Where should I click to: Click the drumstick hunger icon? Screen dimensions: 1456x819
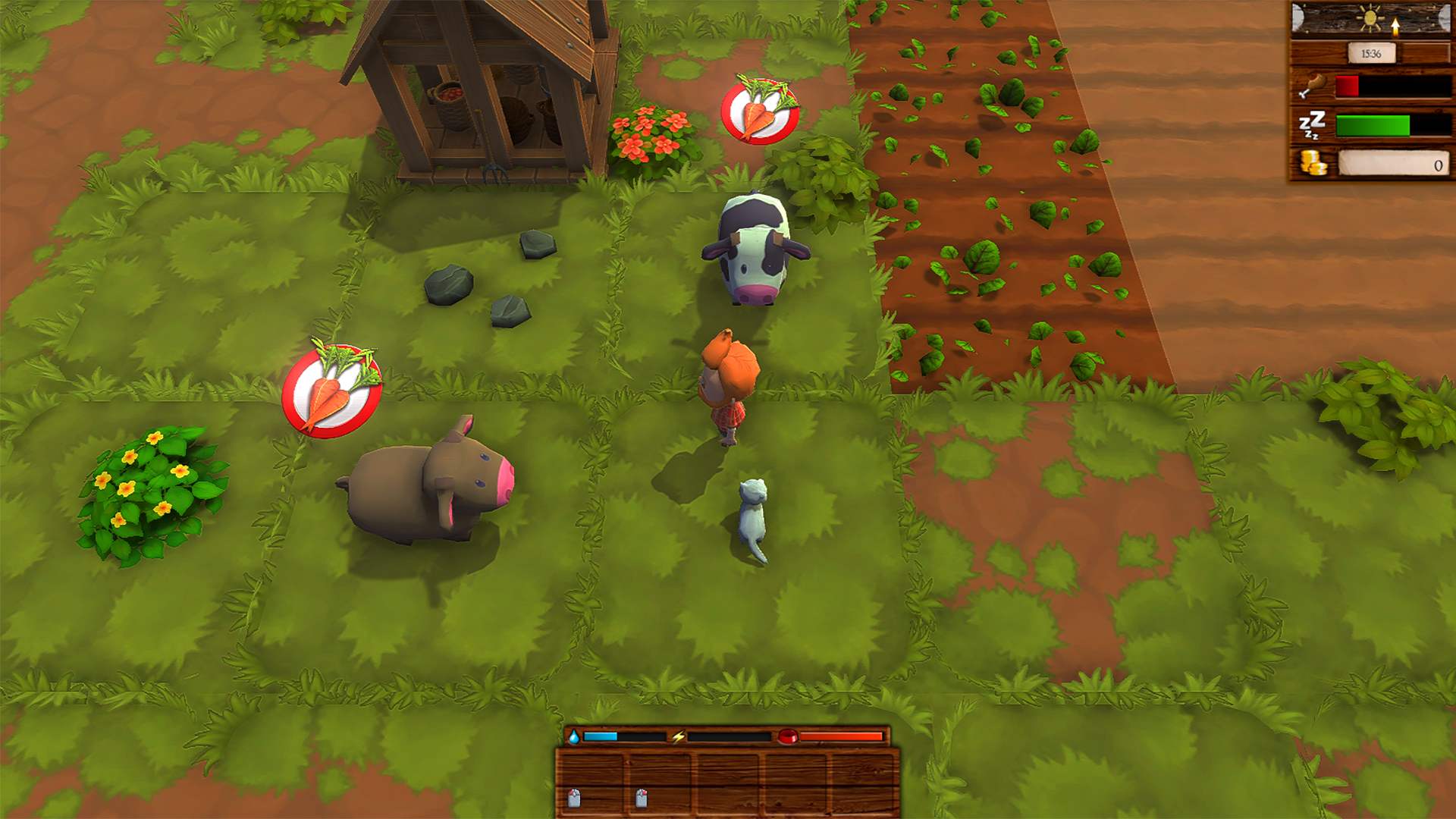1314,83
